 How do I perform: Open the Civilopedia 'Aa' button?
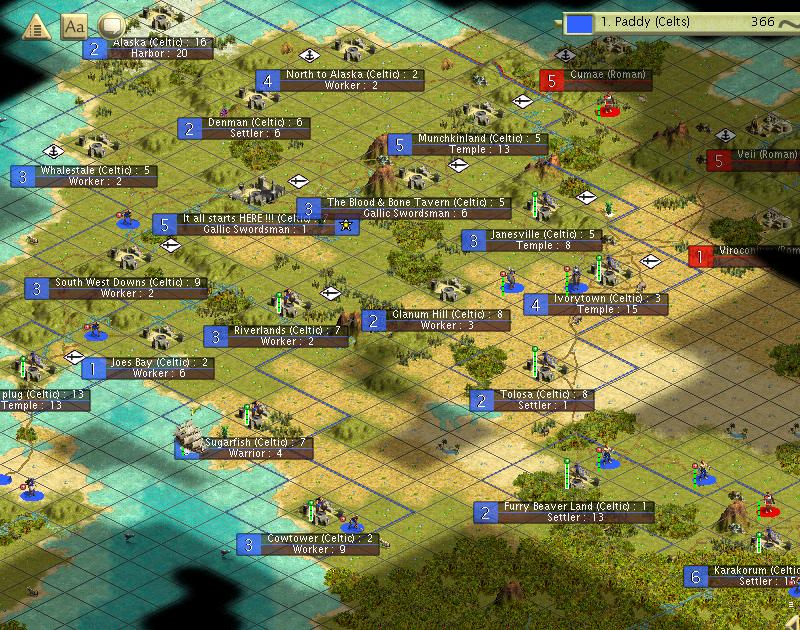74,27
